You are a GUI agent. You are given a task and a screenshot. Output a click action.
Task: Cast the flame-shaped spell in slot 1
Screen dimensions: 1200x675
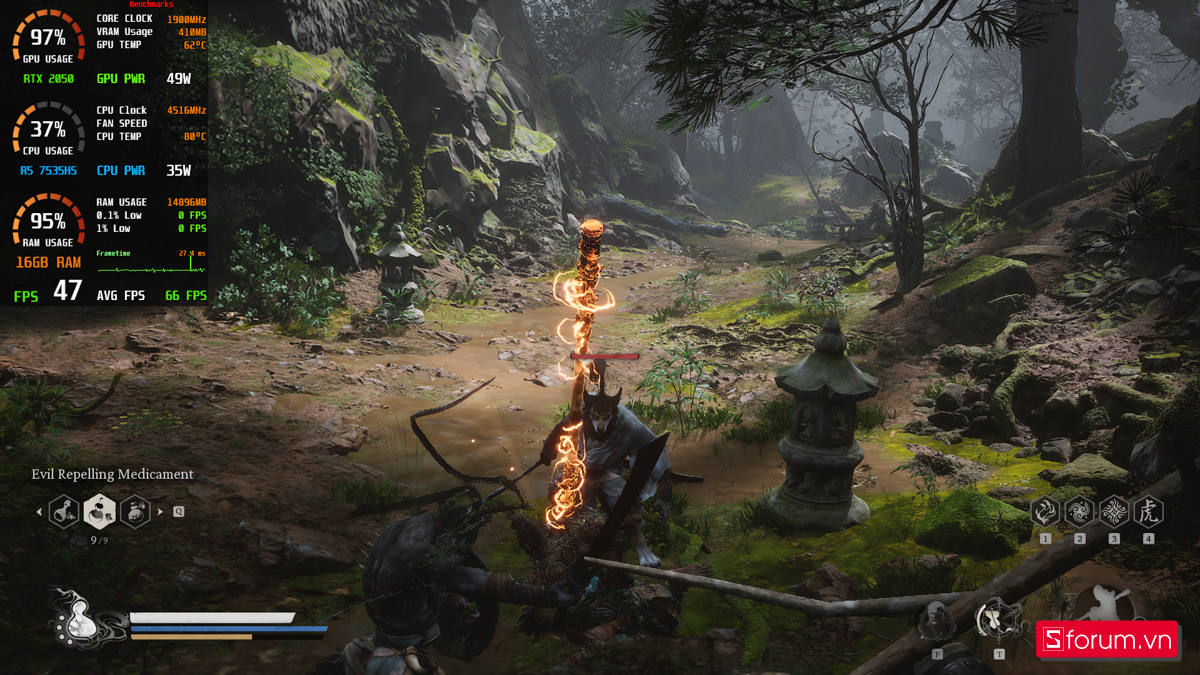(x=1045, y=512)
